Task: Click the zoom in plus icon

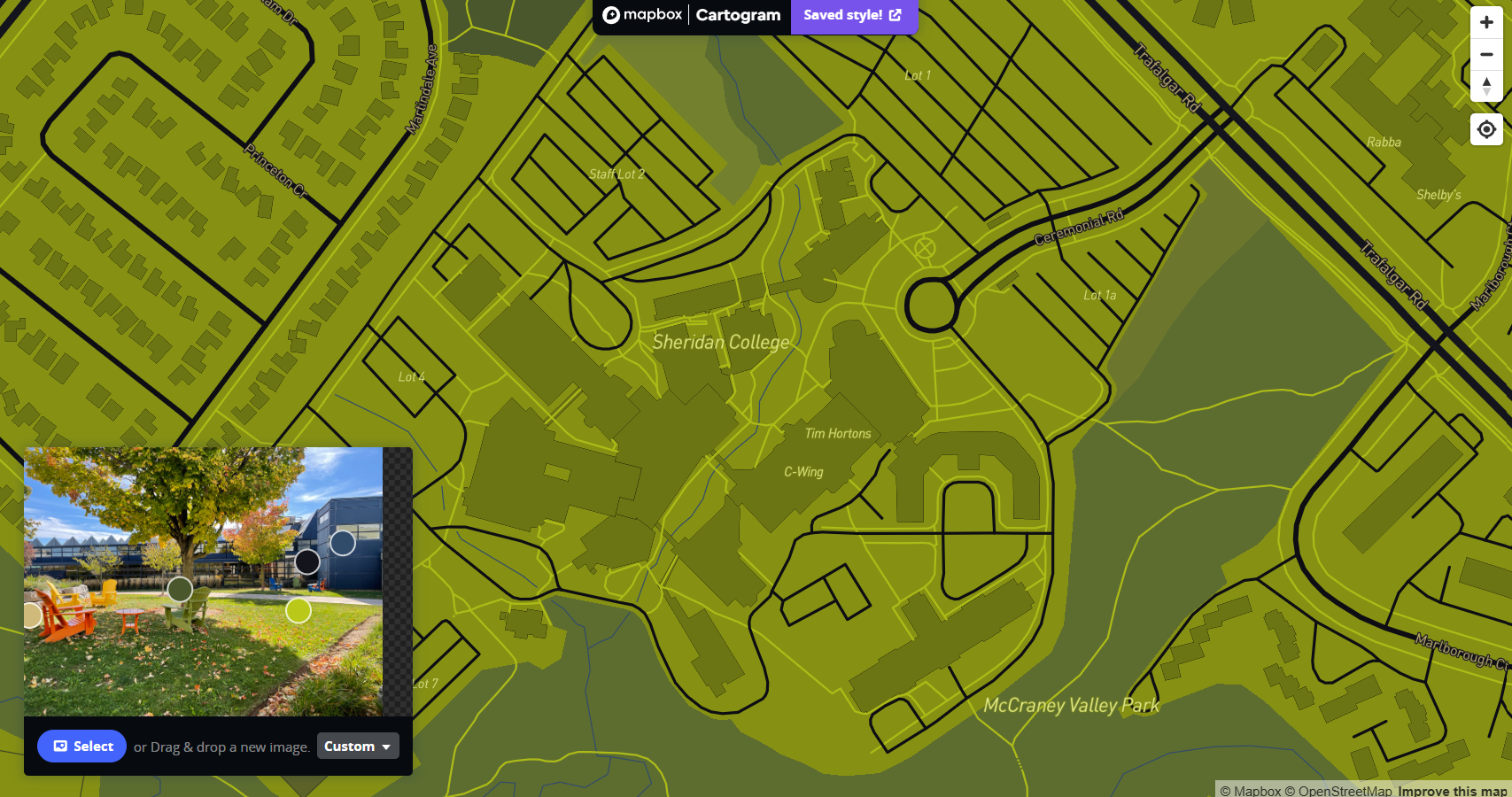Action: (x=1487, y=21)
